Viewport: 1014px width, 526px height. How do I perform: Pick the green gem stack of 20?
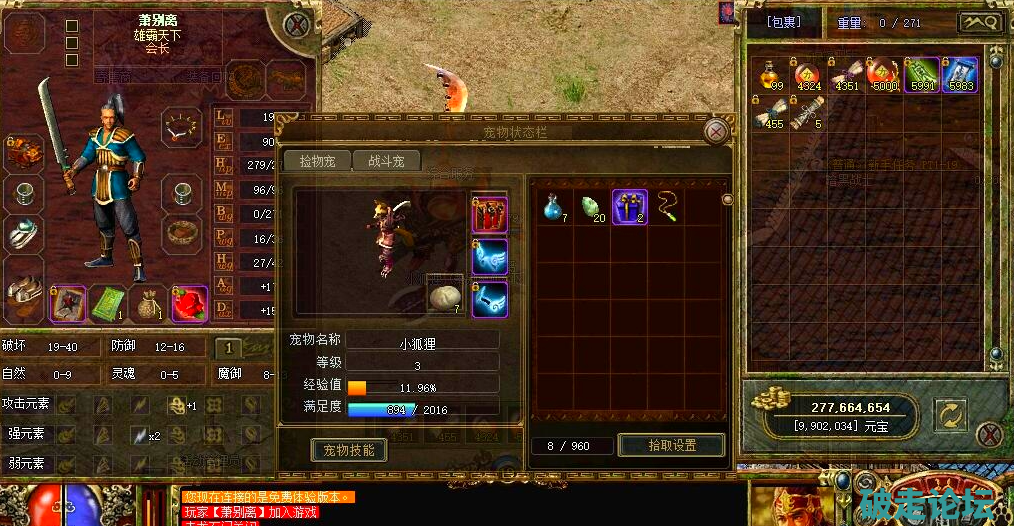(x=592, y=208)
